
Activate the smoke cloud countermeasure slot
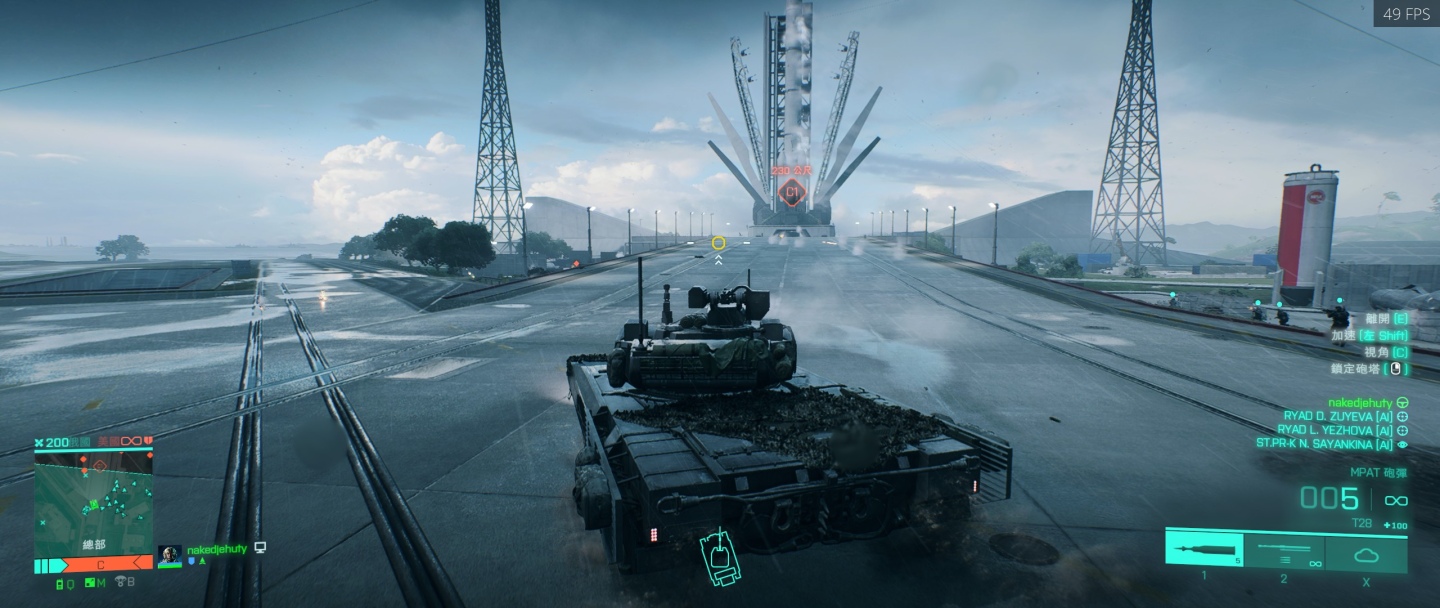click(1365, 552)
